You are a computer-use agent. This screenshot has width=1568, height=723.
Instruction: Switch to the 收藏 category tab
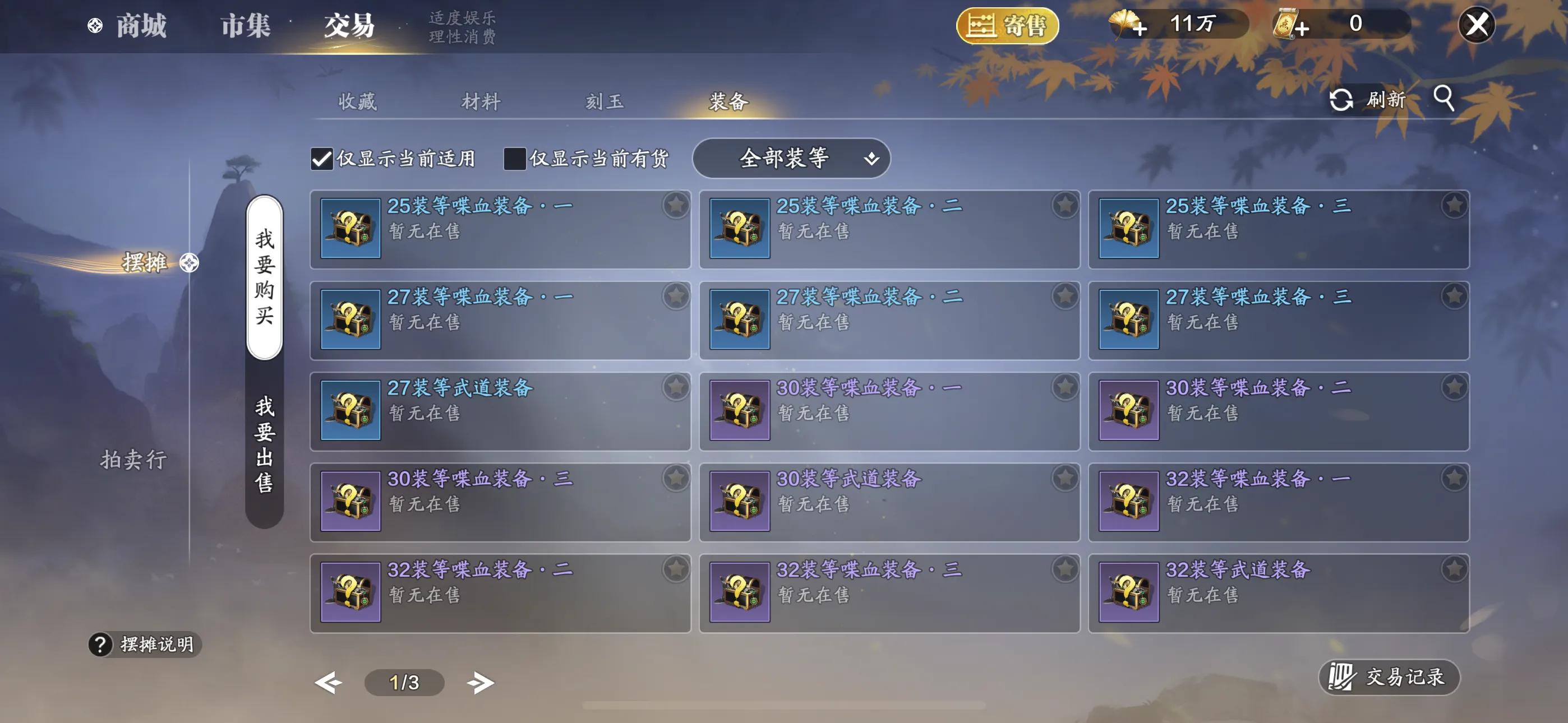357,101
